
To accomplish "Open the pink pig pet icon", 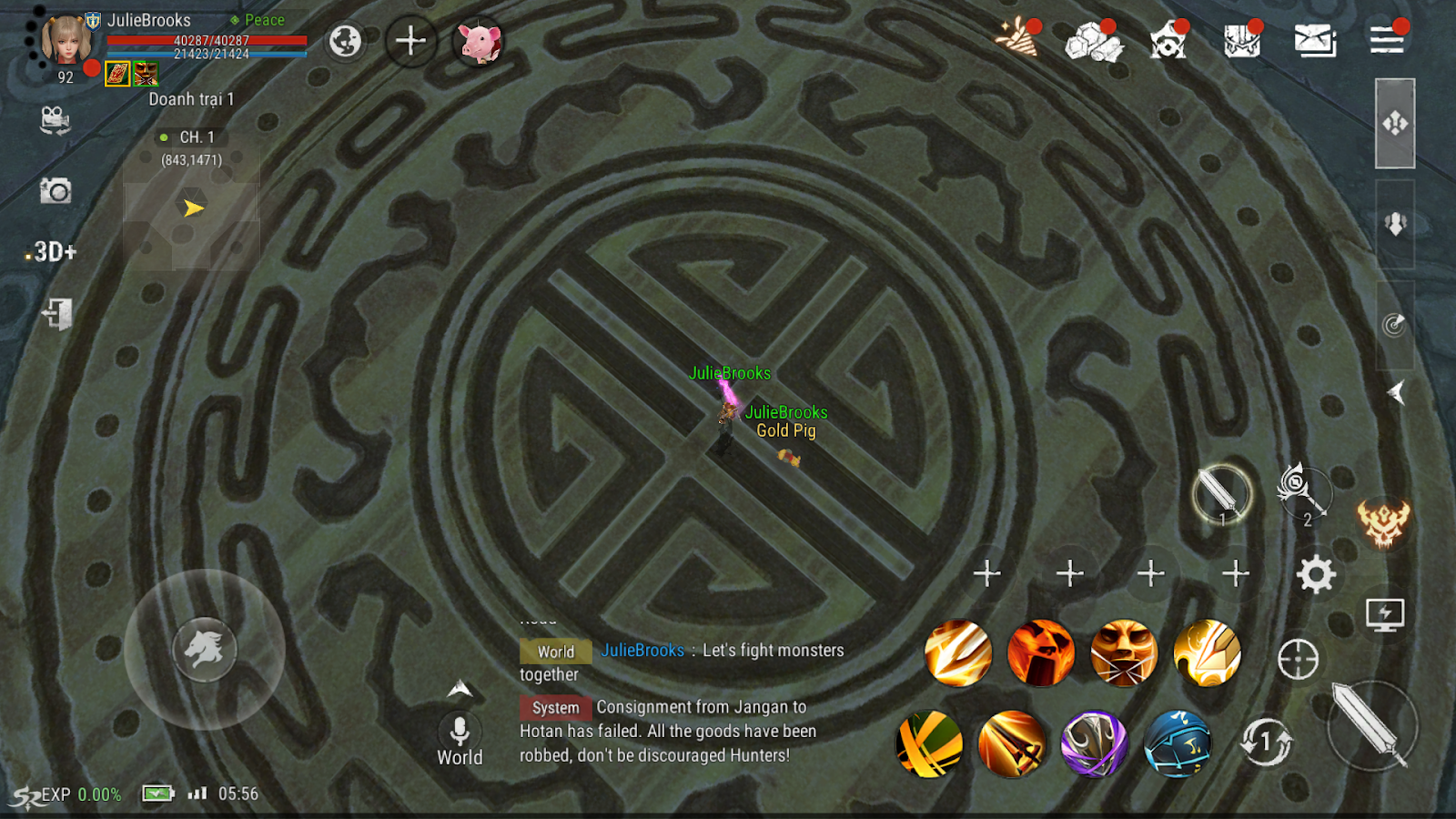I will (480, 42).
